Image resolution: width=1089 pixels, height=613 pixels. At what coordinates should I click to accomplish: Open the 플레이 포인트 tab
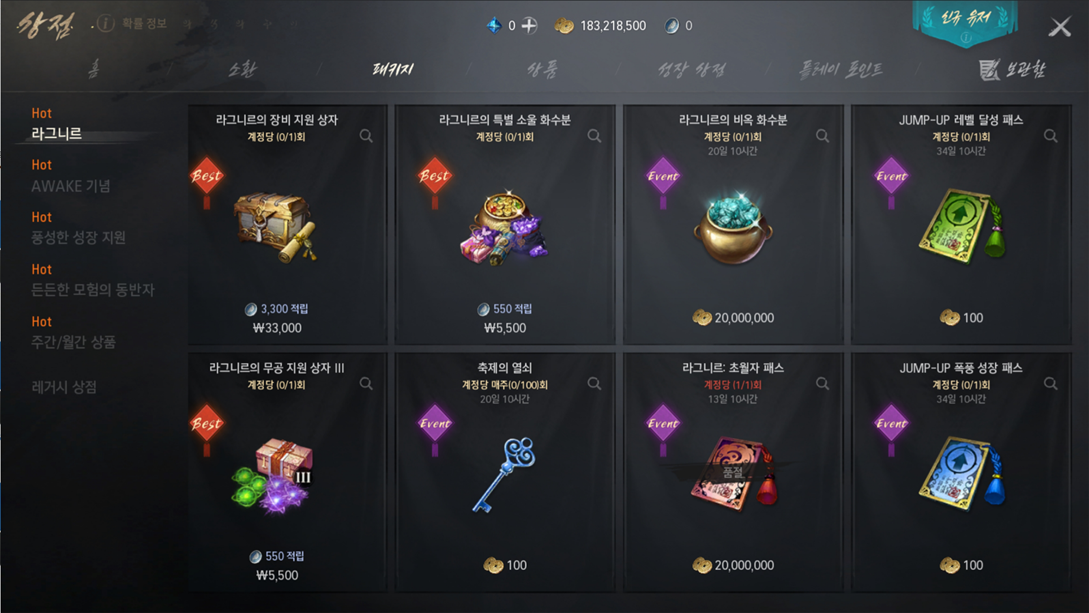tap(840, 69)
